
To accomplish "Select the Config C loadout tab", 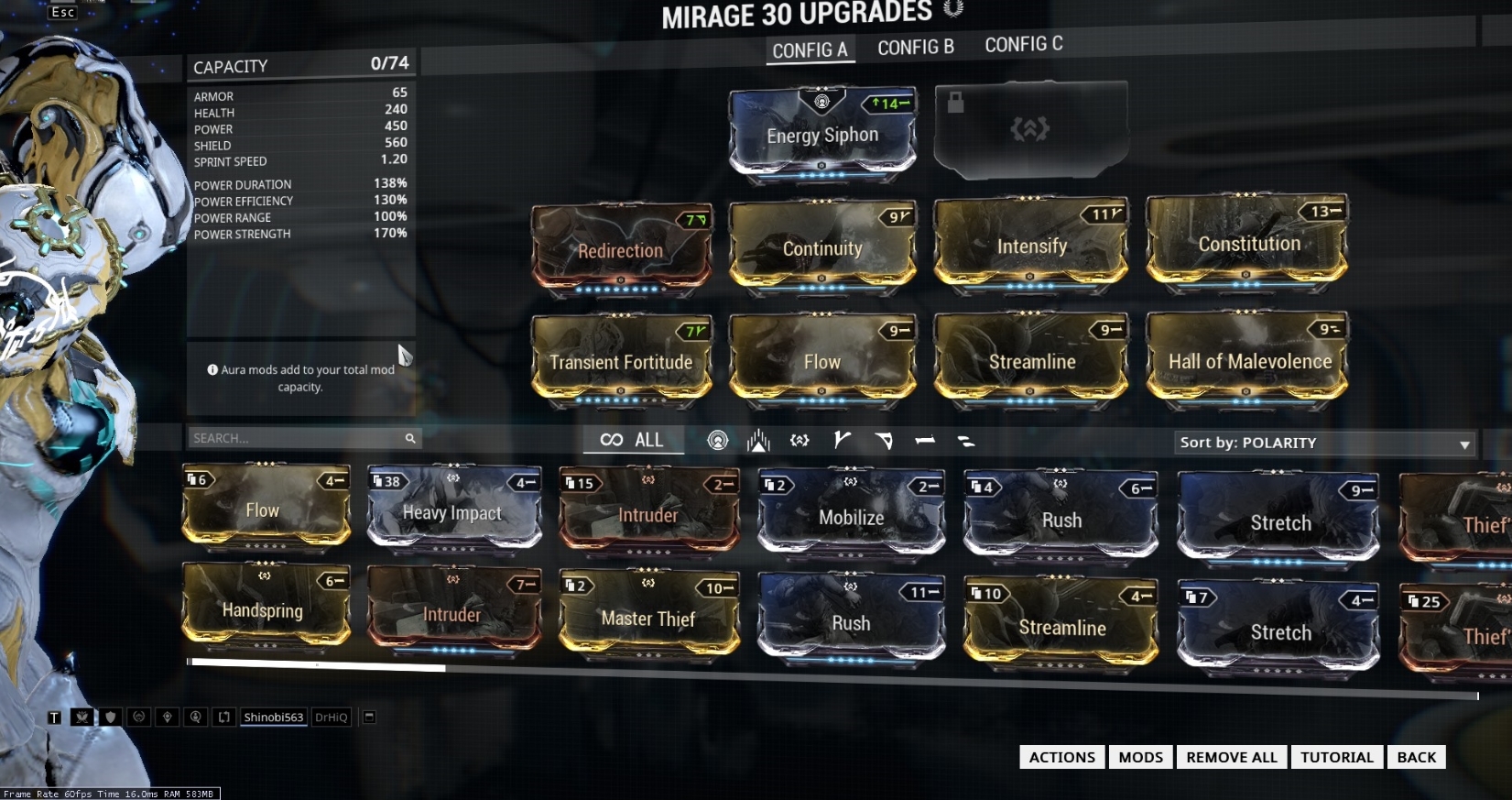I will point(1023,44).
